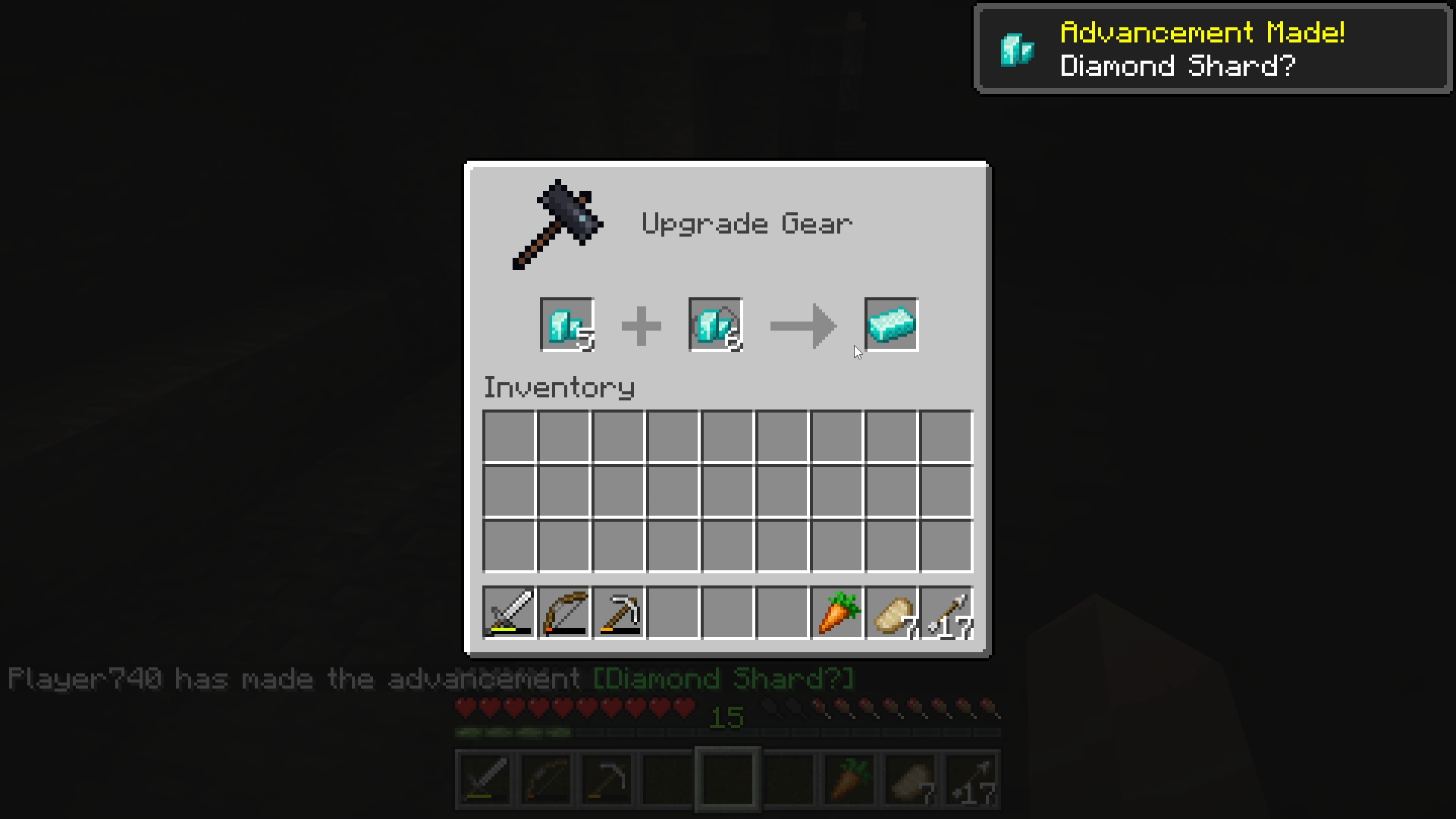Select the iron sword in the inventory

coord(509,613)
